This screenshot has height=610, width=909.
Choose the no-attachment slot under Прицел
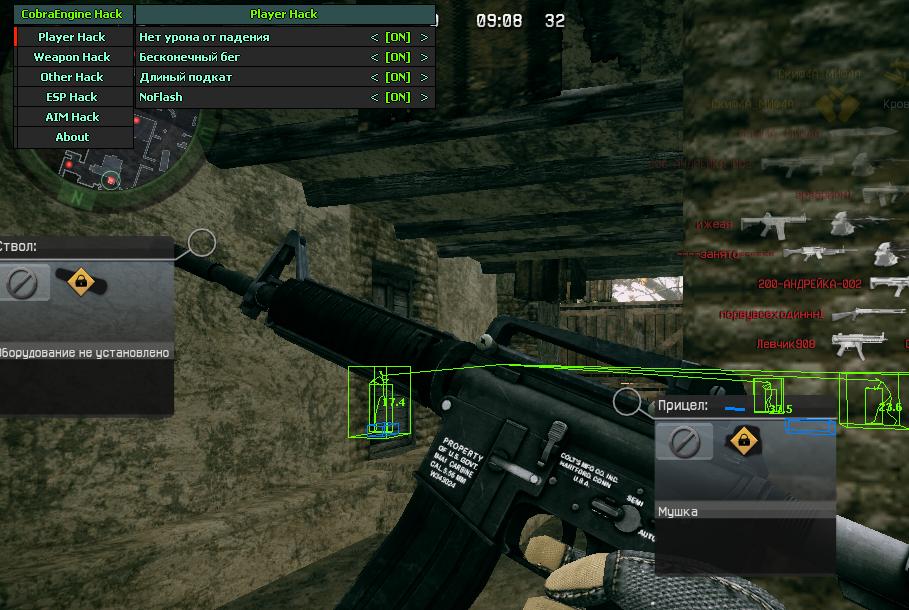pos(684,440)
